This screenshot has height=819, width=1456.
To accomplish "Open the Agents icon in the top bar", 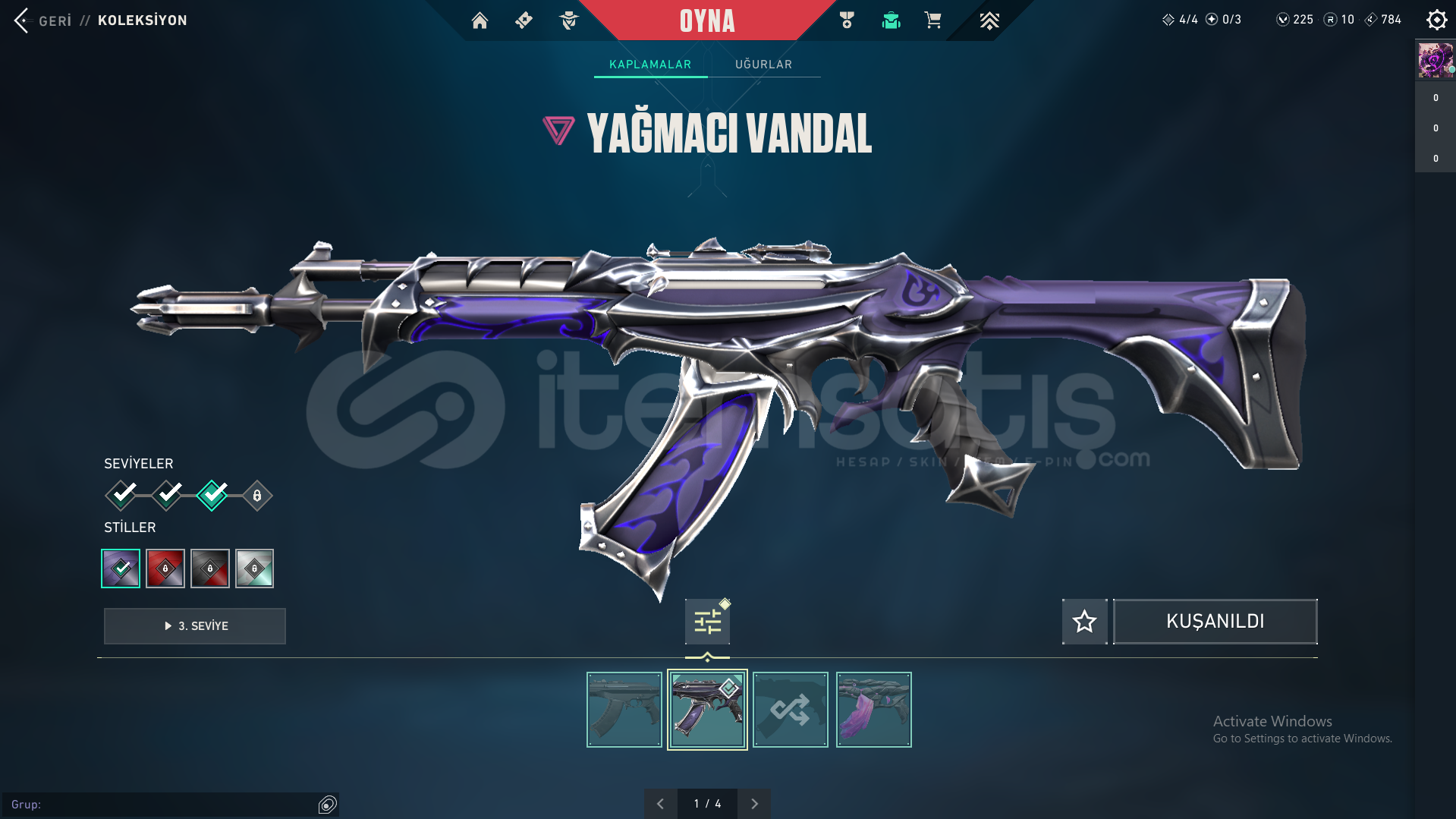I will pos(568,20).
